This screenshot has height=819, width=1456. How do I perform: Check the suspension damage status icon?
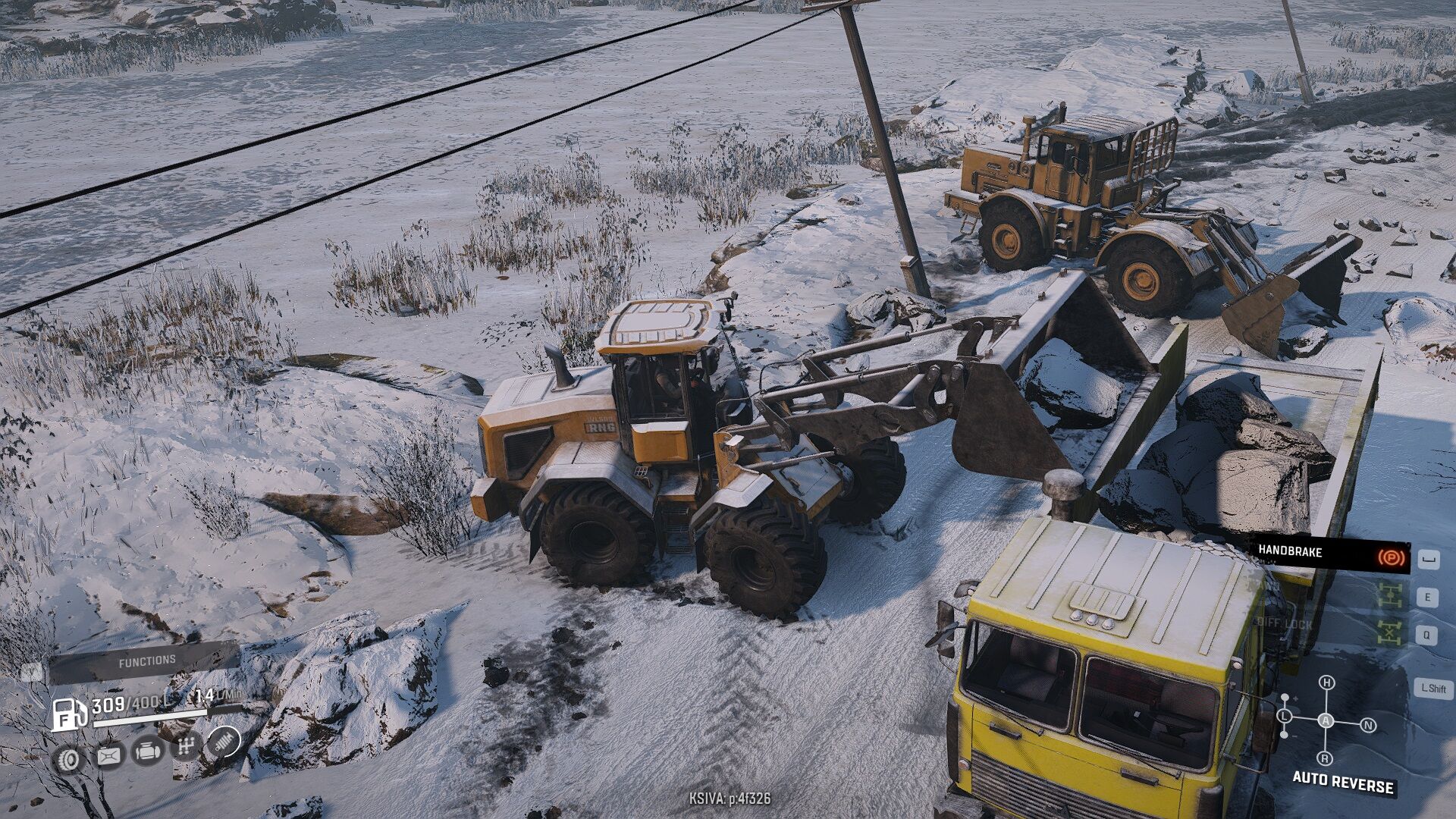(224, 741)
